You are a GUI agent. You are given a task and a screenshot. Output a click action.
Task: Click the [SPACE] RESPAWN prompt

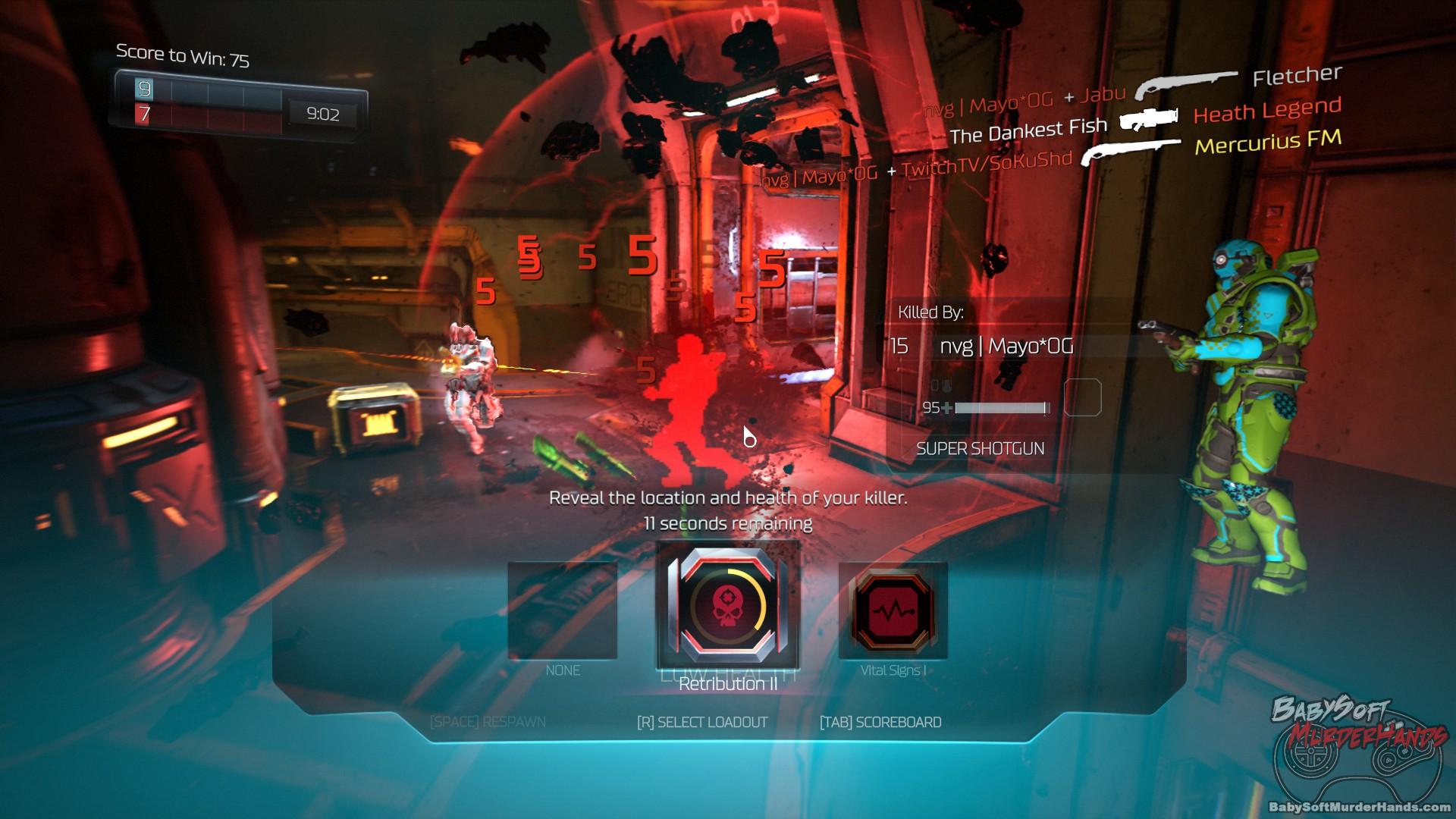coord(489,722)
